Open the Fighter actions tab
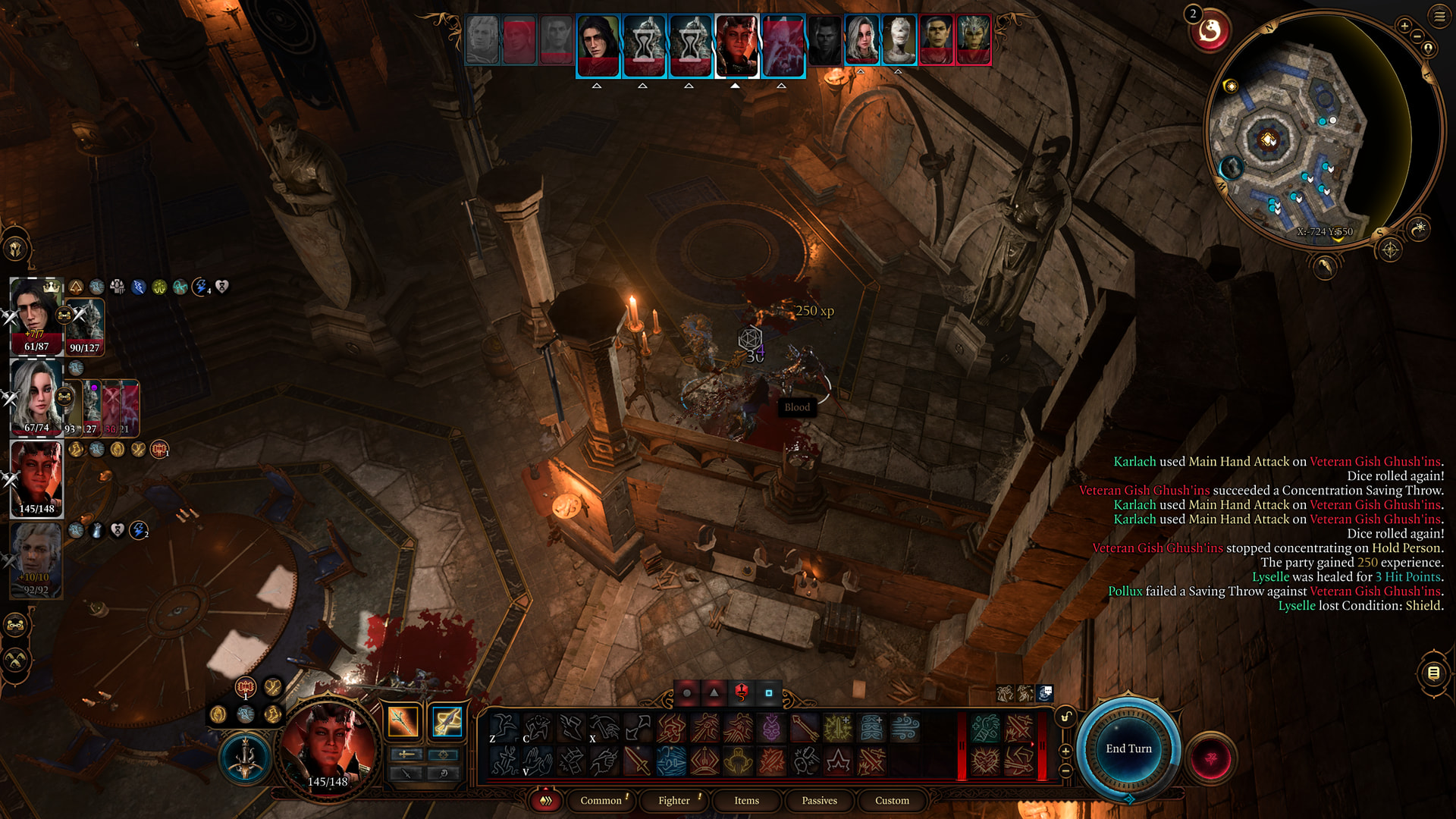 [x=673, y=800]
